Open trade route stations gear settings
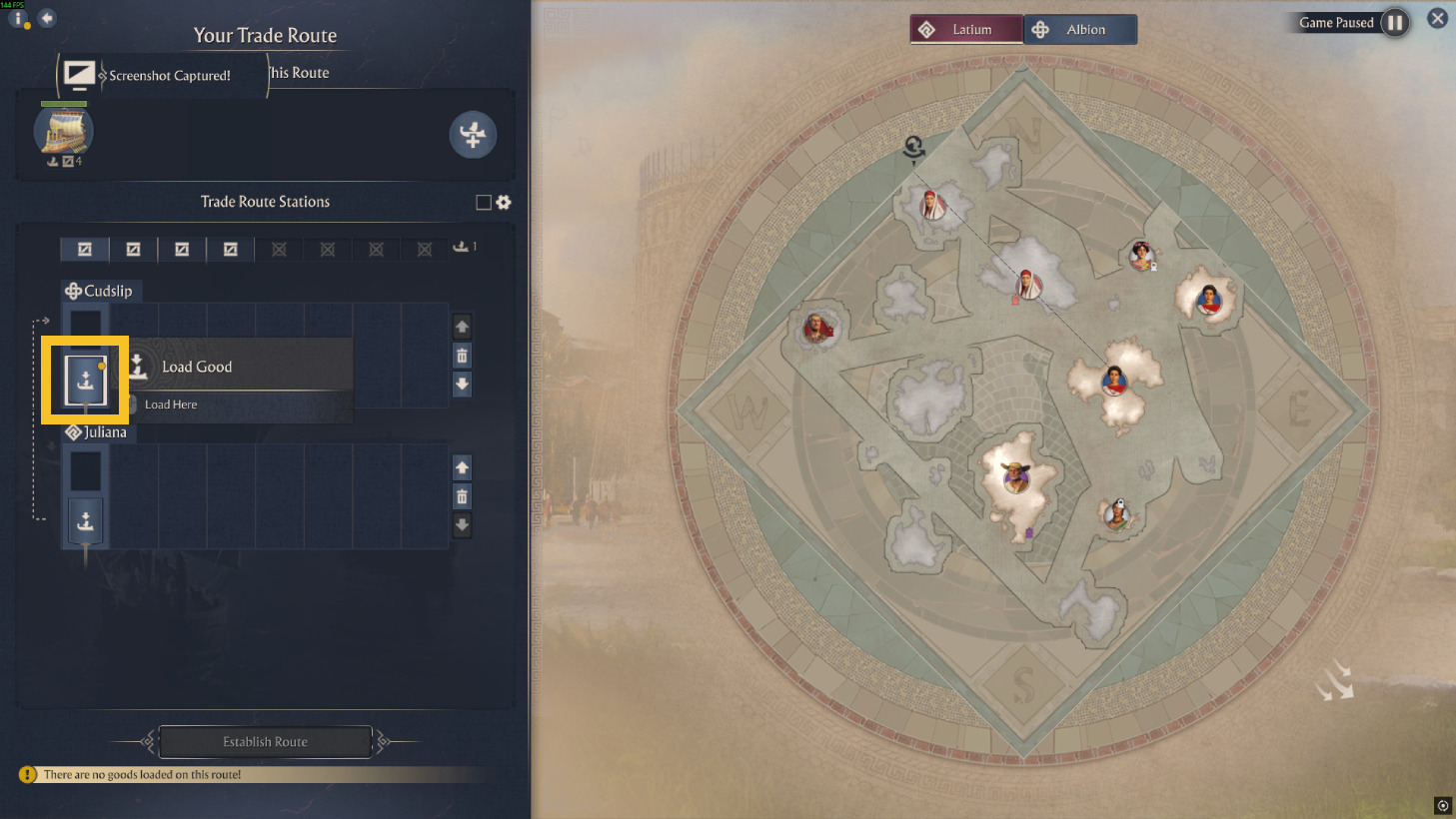This screenshot has height=819, width=1456. click(x=504, y=202)
